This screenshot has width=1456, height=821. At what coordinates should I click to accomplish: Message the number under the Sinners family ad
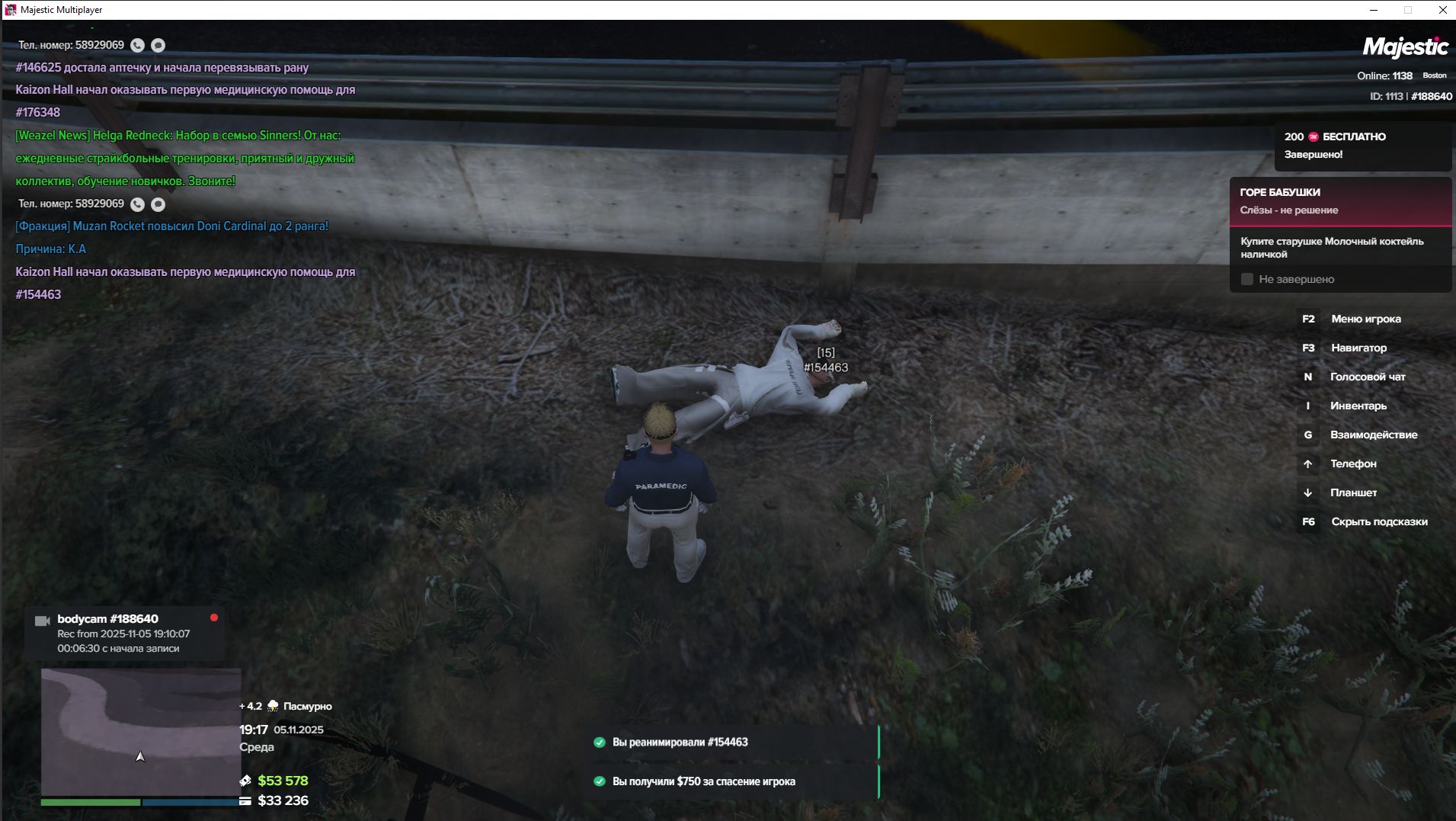(158, 204)
